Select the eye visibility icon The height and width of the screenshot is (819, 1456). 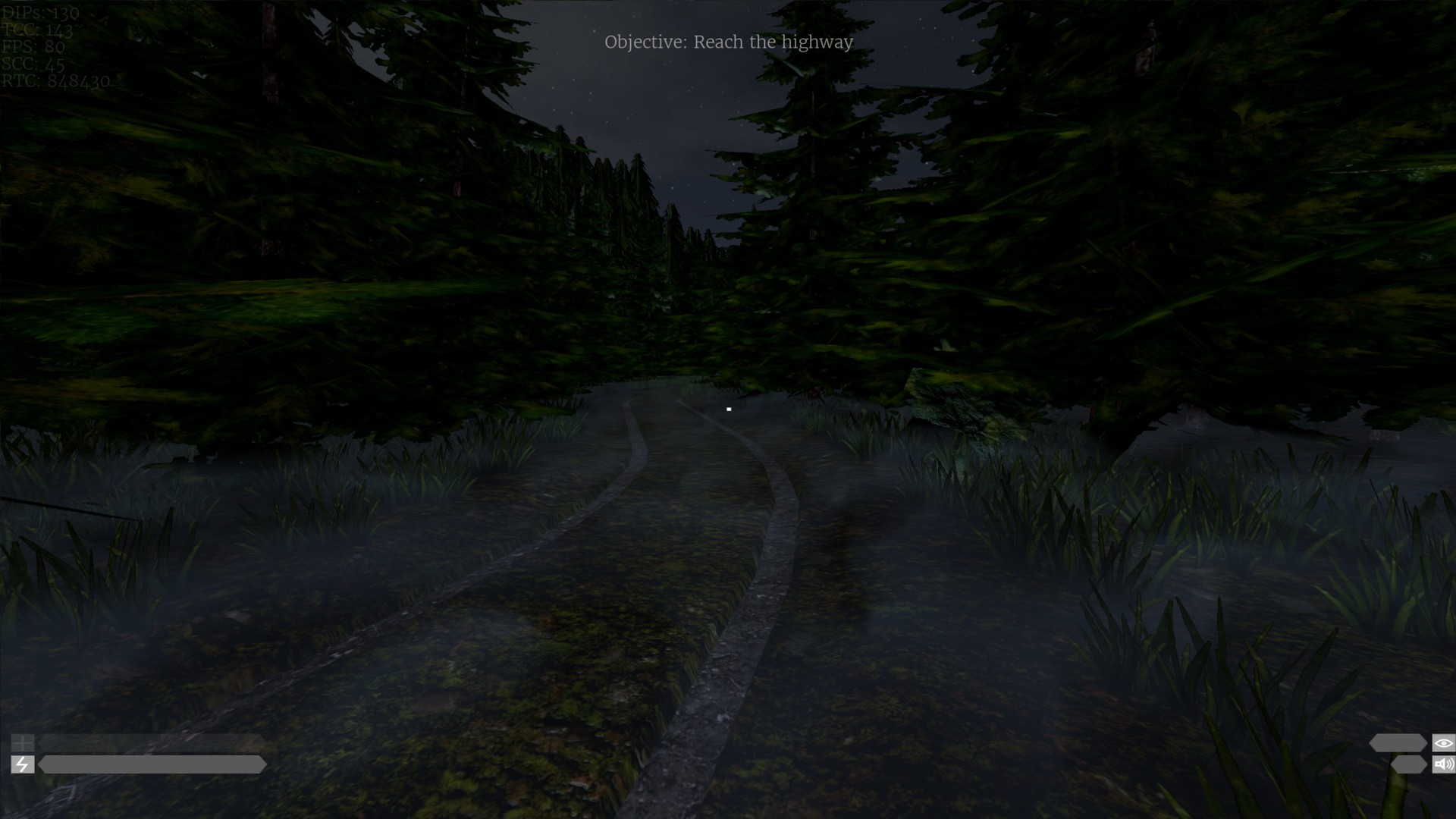point(1443,743)
